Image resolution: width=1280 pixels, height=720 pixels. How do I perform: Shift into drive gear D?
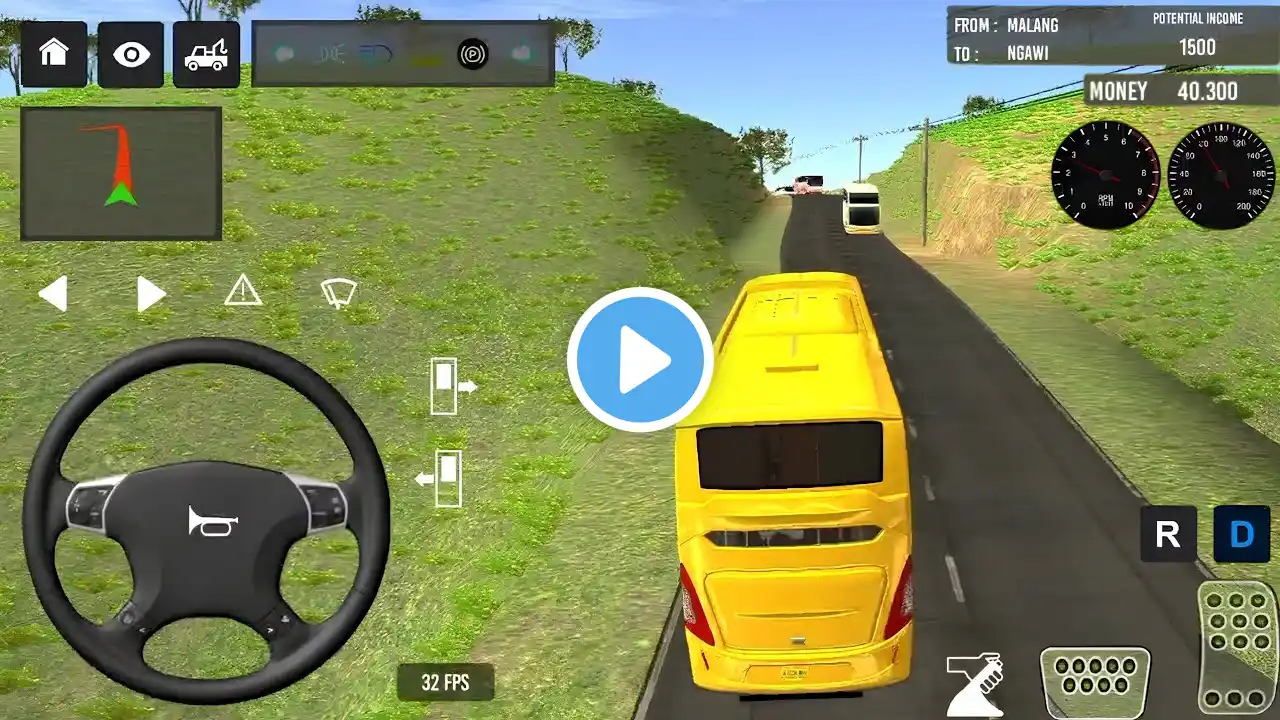pos(1241,534)
